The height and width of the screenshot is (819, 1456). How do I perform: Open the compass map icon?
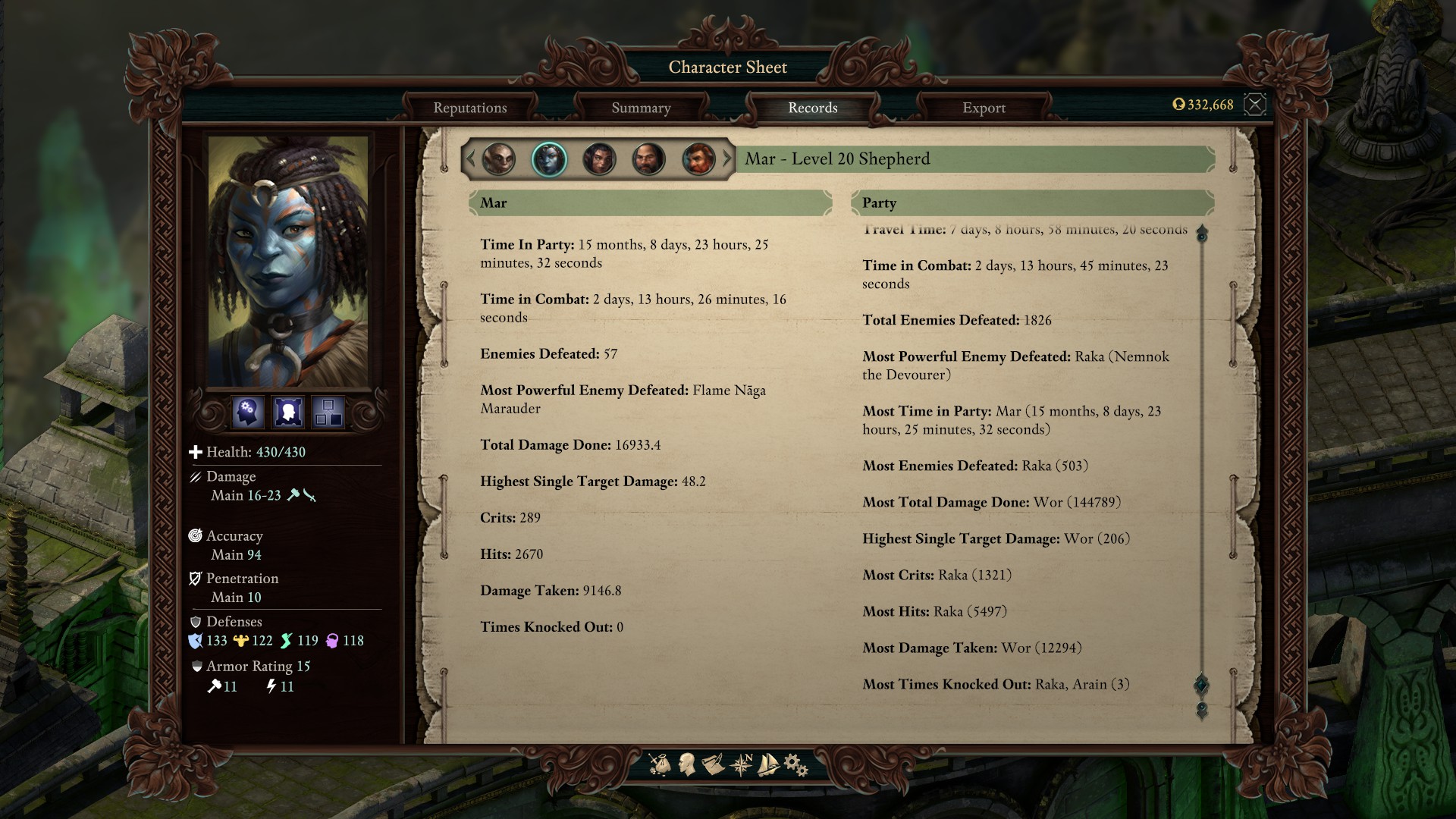point(741,764)
